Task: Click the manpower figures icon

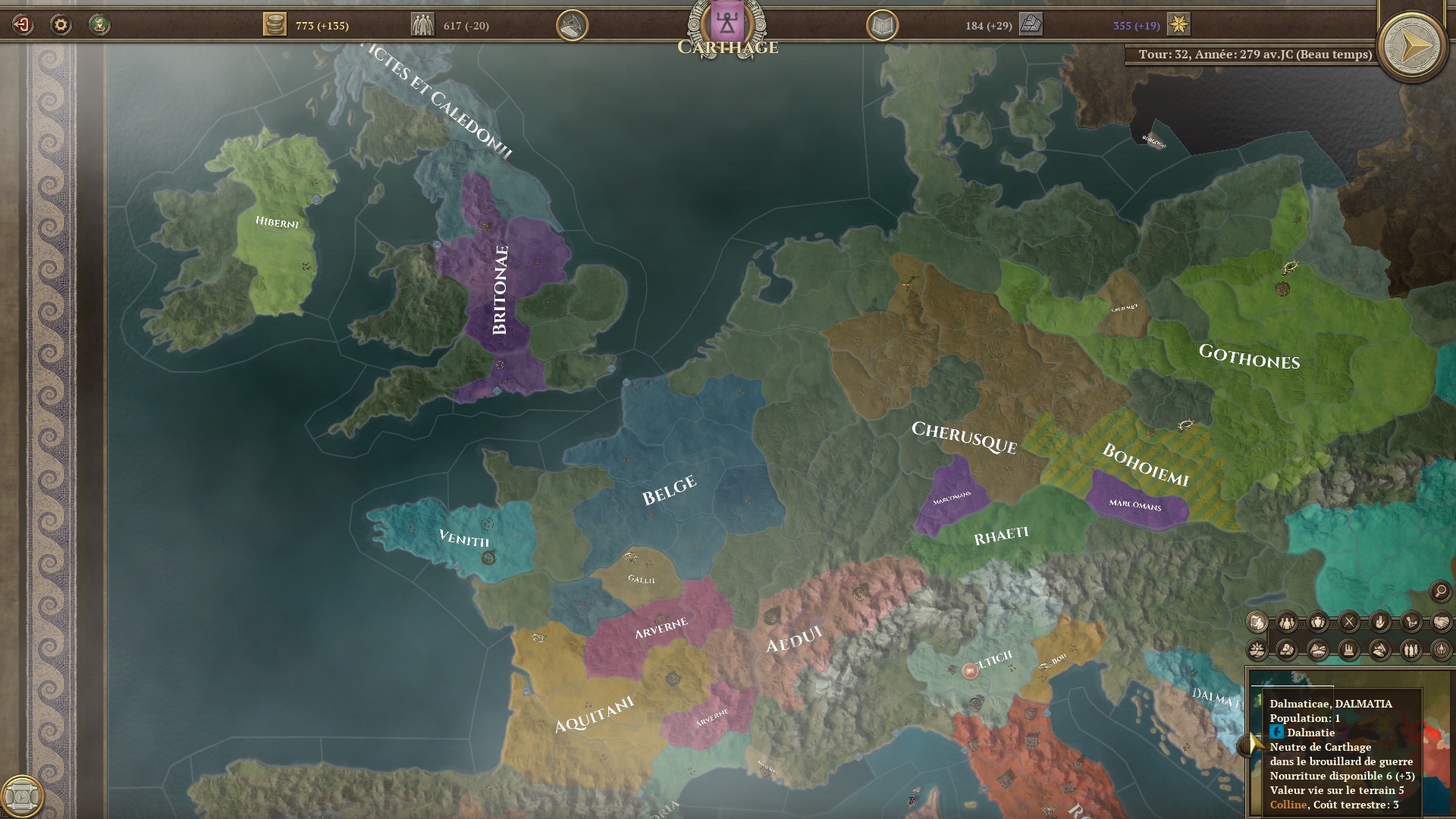Action: [422, 25]
